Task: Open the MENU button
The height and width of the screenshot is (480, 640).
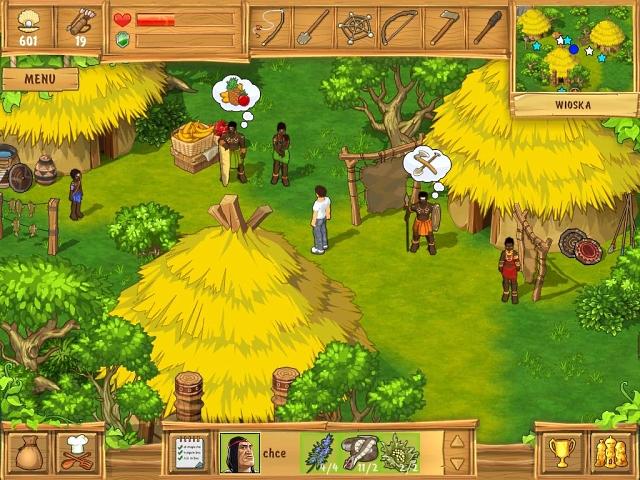Action: pos(40,78)
